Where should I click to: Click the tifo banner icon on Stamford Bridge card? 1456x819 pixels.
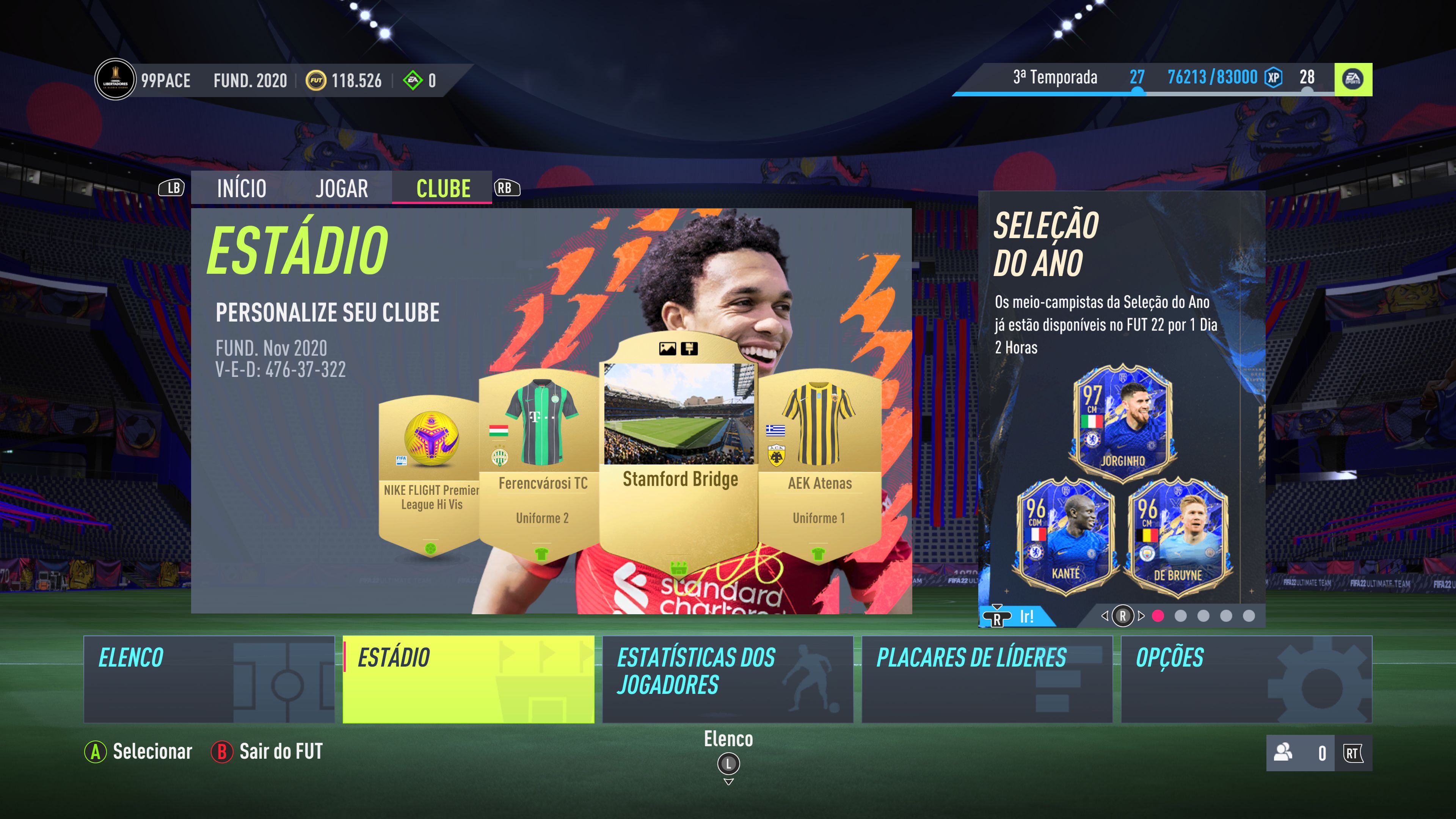690,349
